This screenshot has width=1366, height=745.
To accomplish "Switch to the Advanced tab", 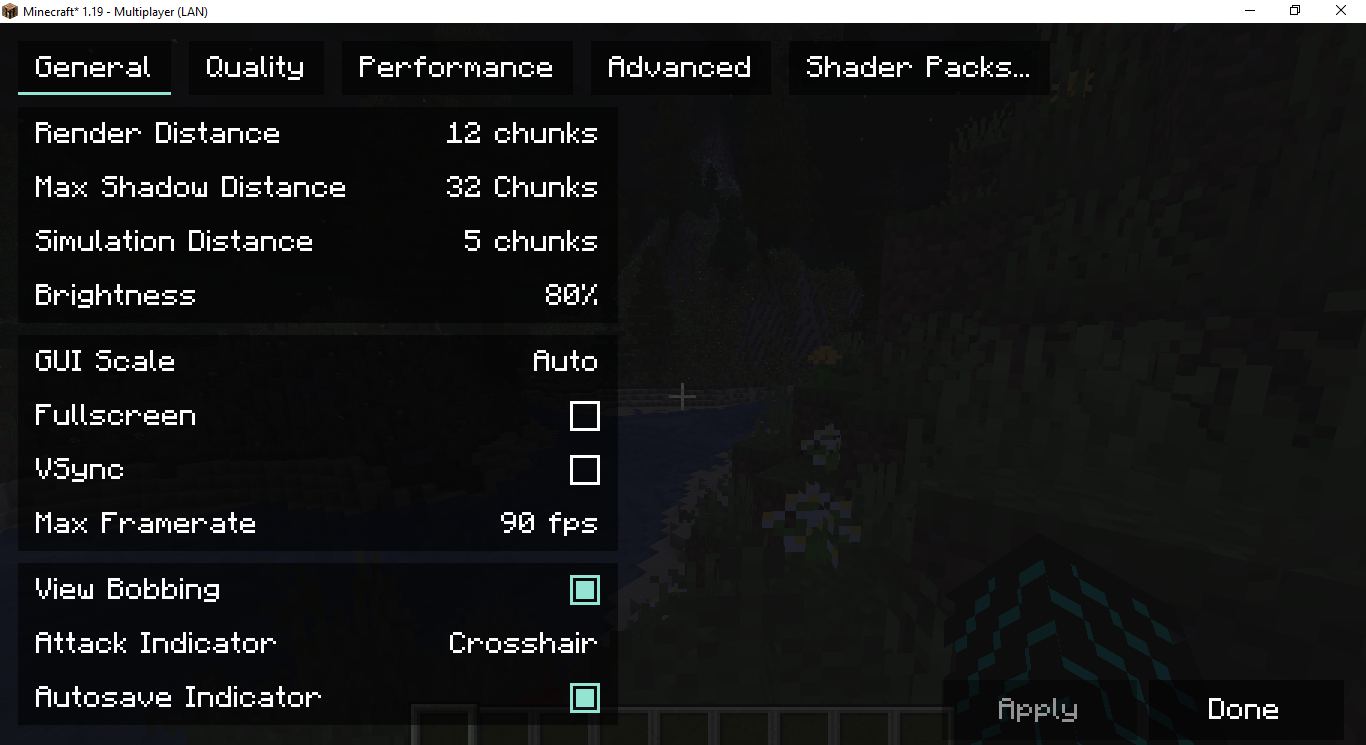I will pyautogui.click(x=679, y=67).
